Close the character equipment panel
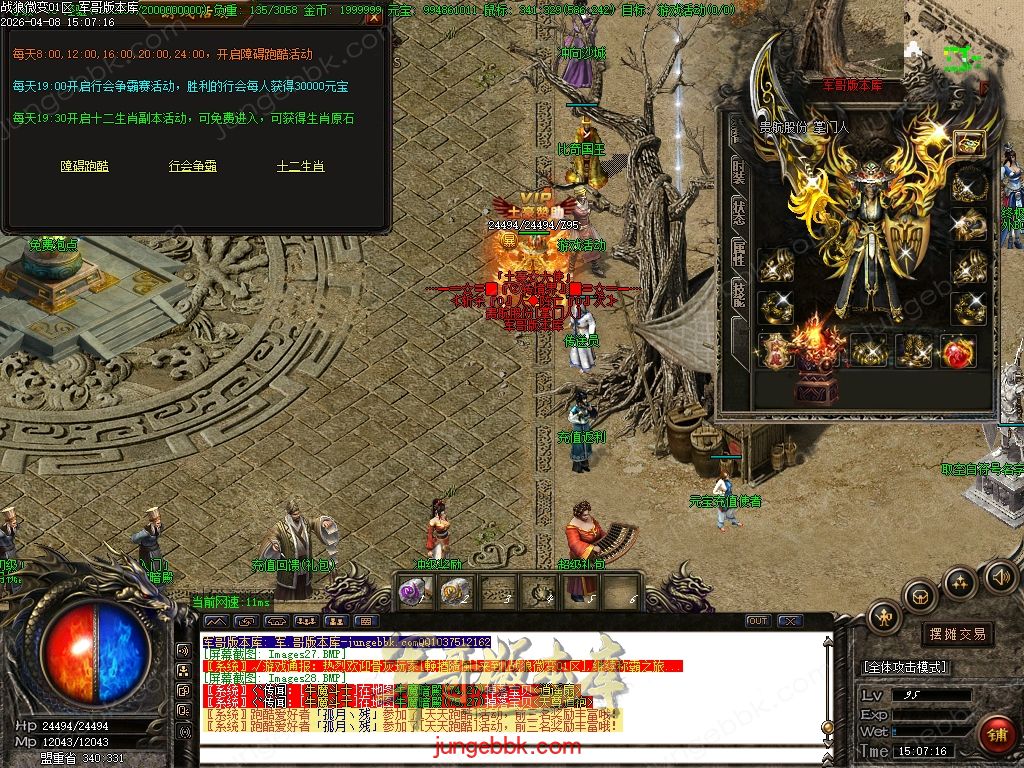 click(986, 89)
